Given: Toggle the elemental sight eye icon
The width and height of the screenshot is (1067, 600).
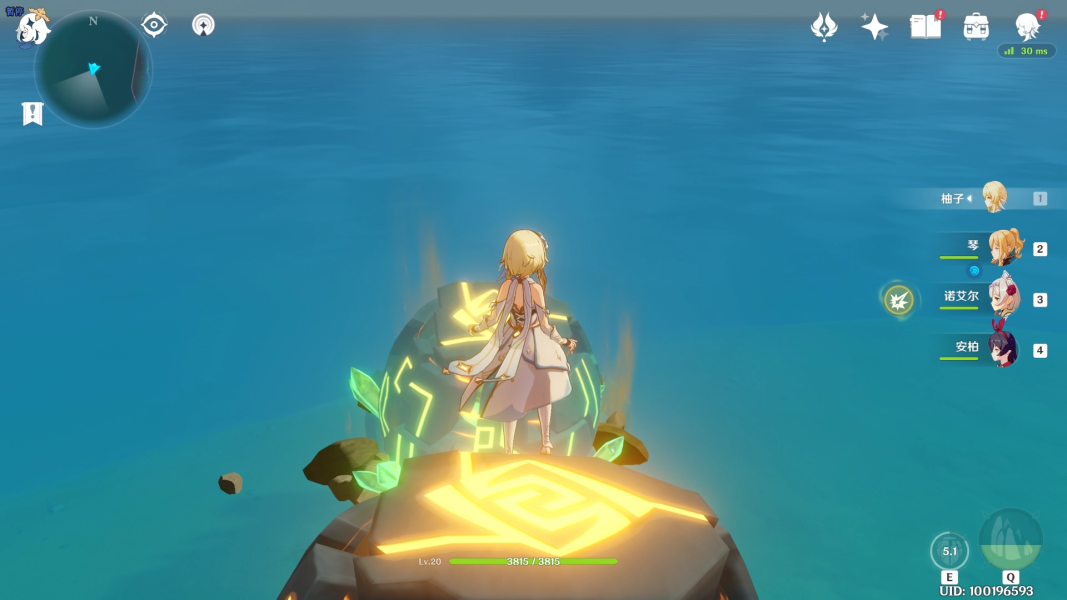Looking at the screenshot, I should [x=154, y=25].
